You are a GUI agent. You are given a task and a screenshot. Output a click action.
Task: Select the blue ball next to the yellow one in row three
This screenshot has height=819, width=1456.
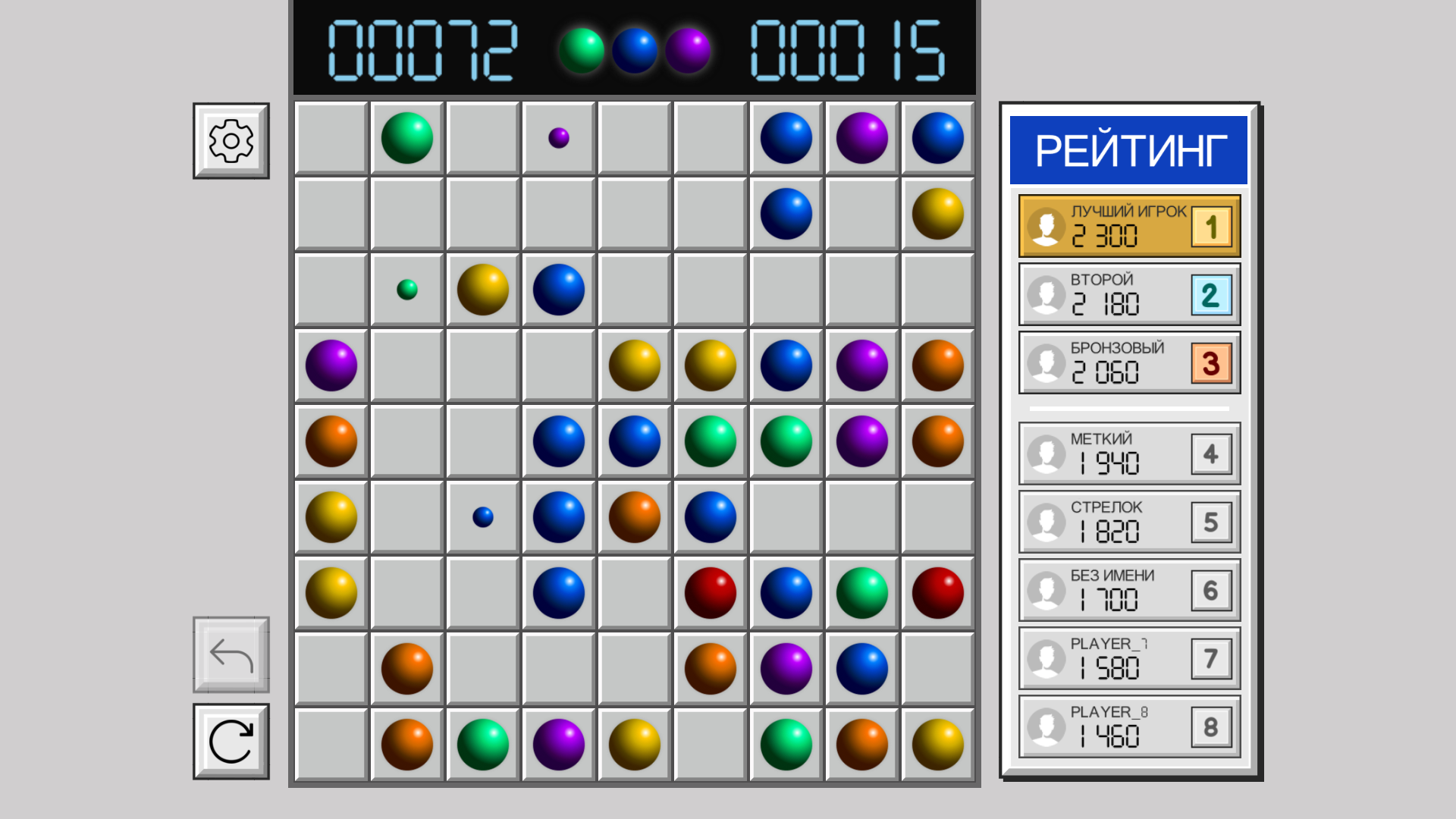click(x=558, y=289)
